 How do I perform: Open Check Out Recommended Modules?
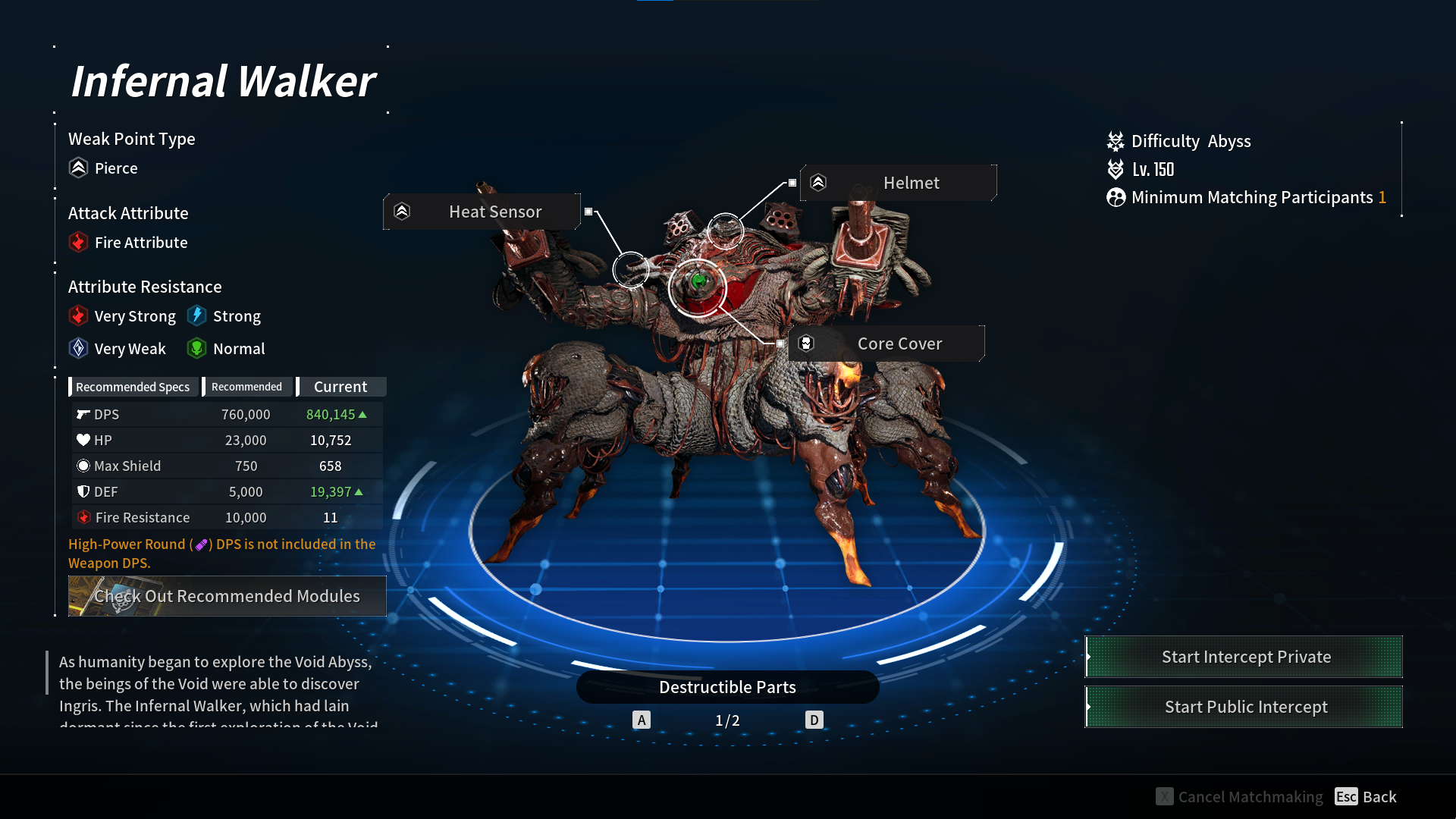(227, 596)
